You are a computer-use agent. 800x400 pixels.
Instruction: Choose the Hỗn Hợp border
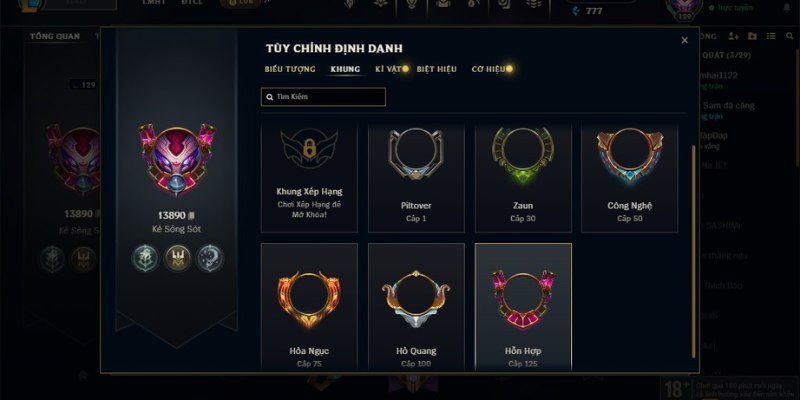coord(523,305)
